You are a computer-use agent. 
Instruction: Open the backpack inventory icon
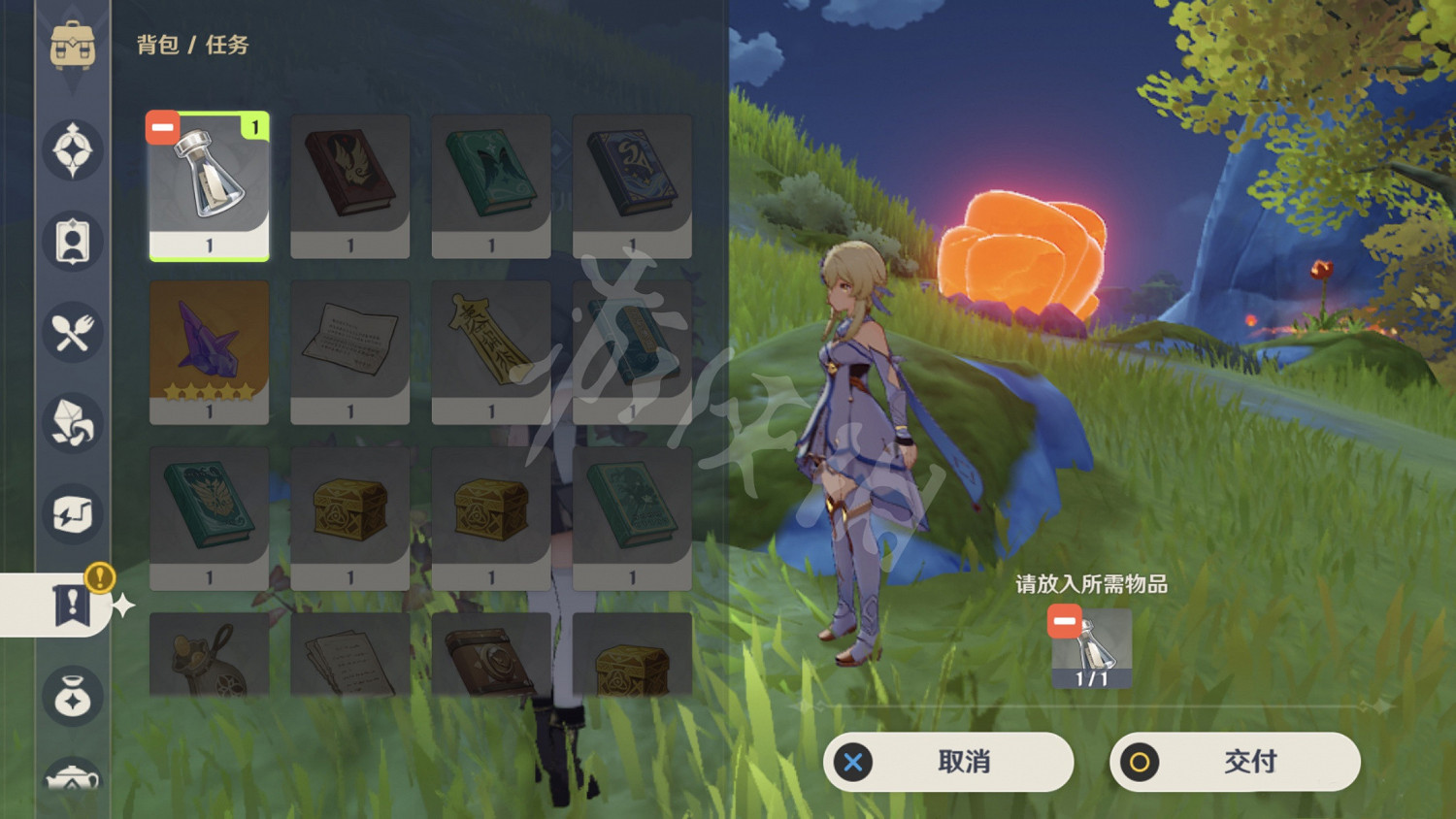tap(73, 44)
